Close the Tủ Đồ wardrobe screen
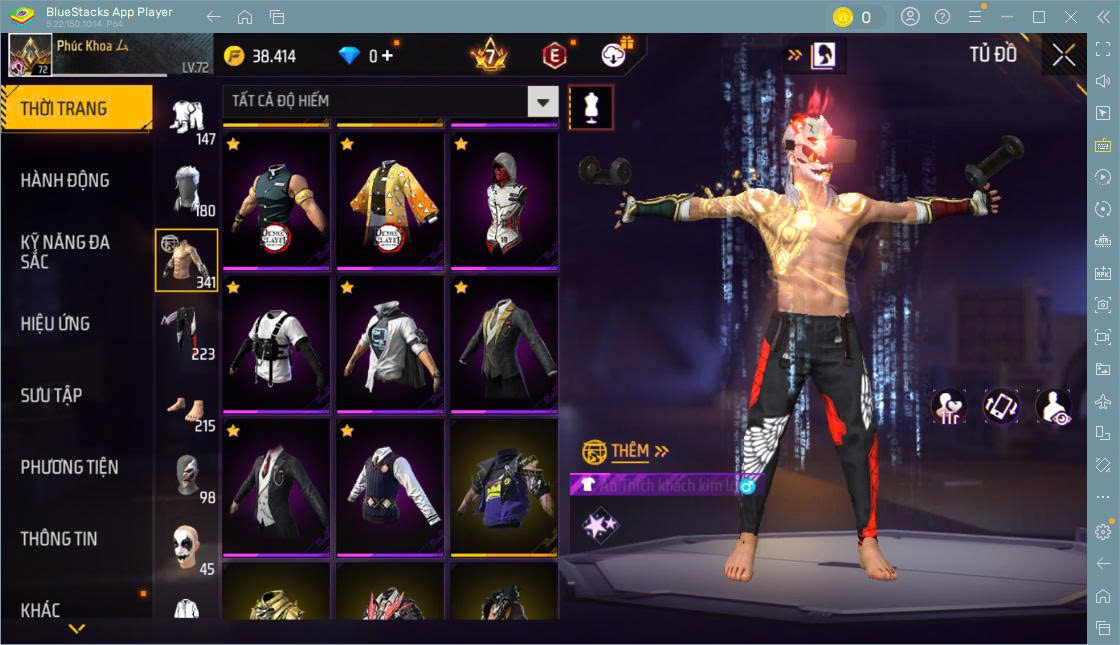 click(1063, 56)
